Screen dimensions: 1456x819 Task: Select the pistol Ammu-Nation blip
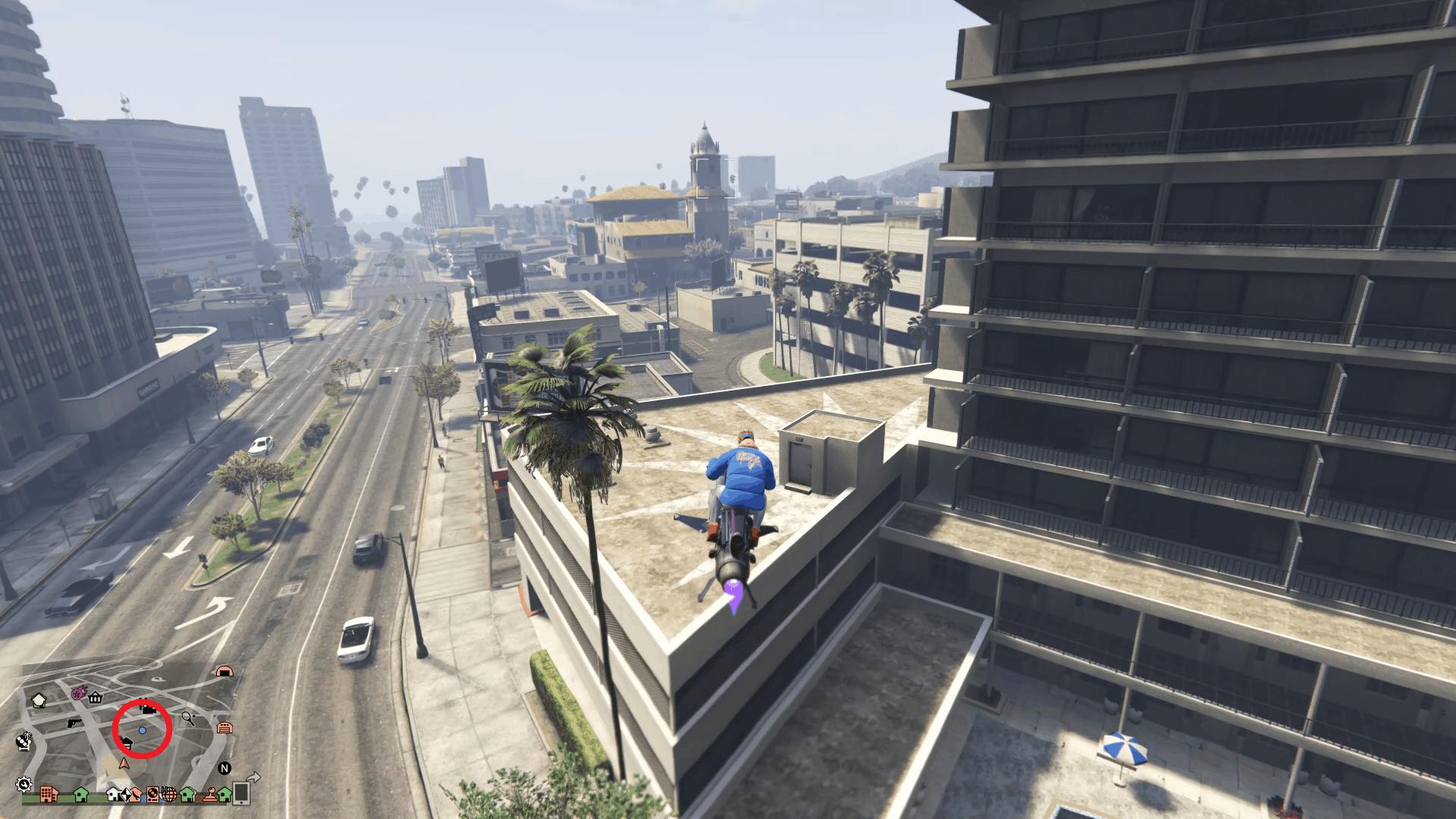tap(74, 723)
